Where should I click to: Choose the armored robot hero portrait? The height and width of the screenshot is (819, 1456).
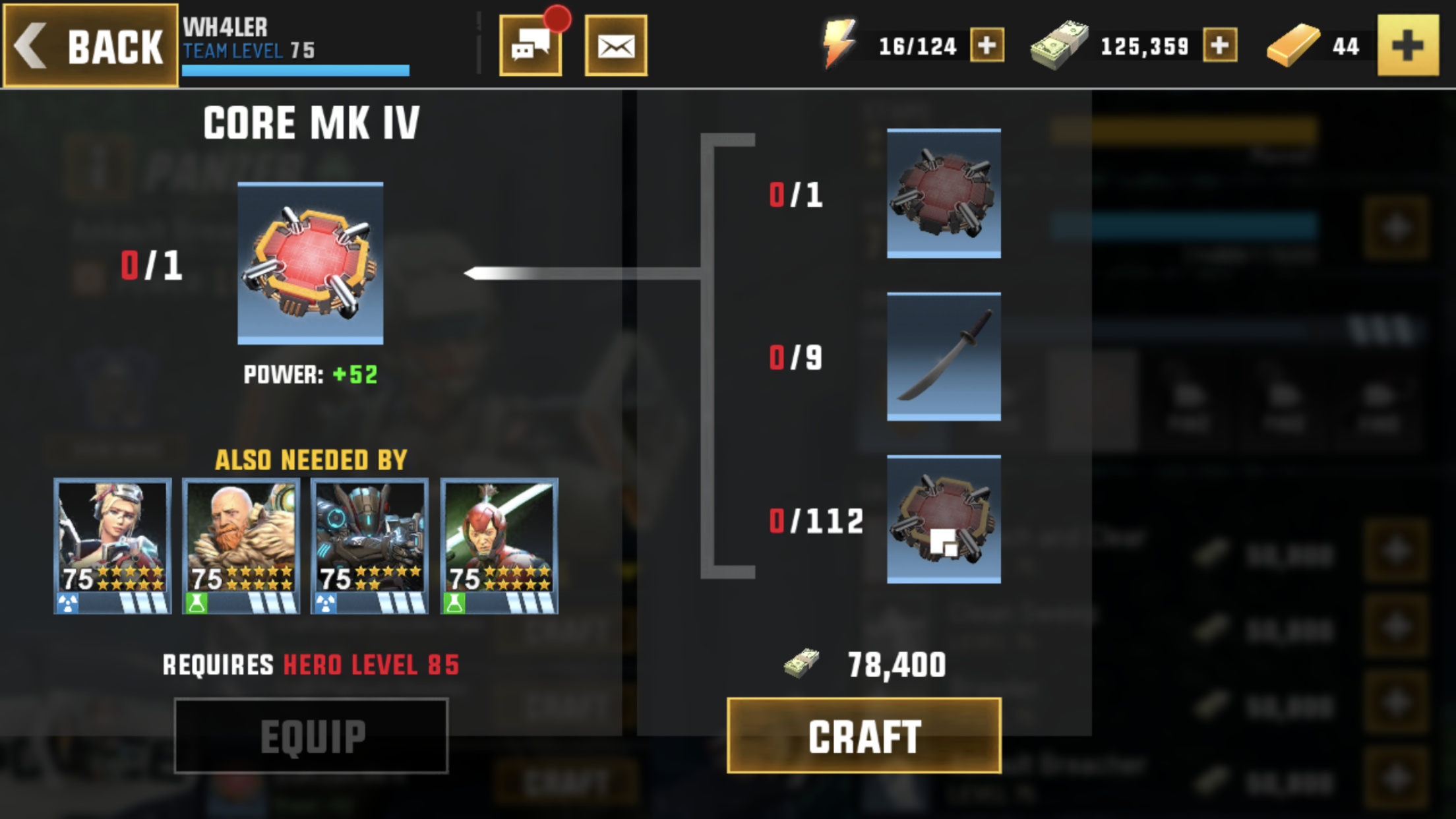coord(370,546)
